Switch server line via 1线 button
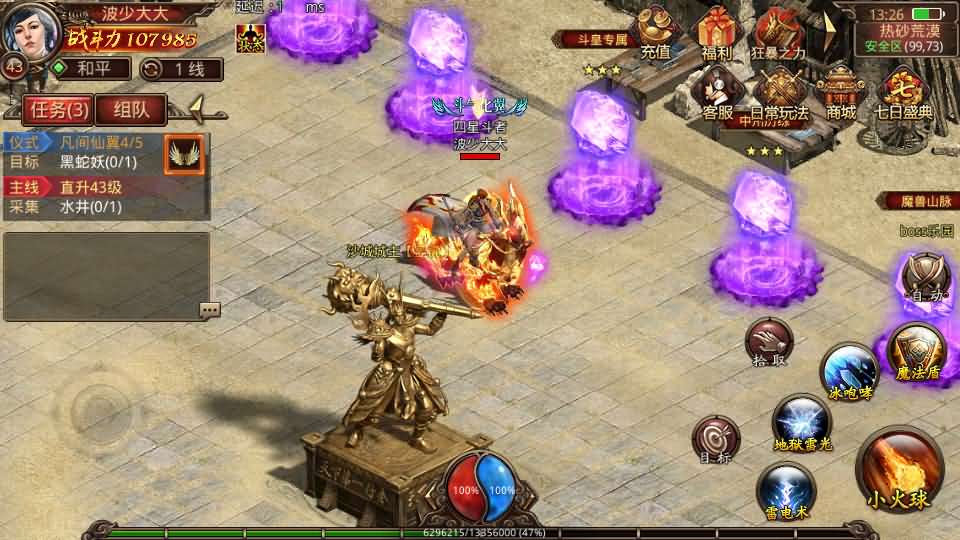This screenshot has height=540, width=960. [180, 69]
